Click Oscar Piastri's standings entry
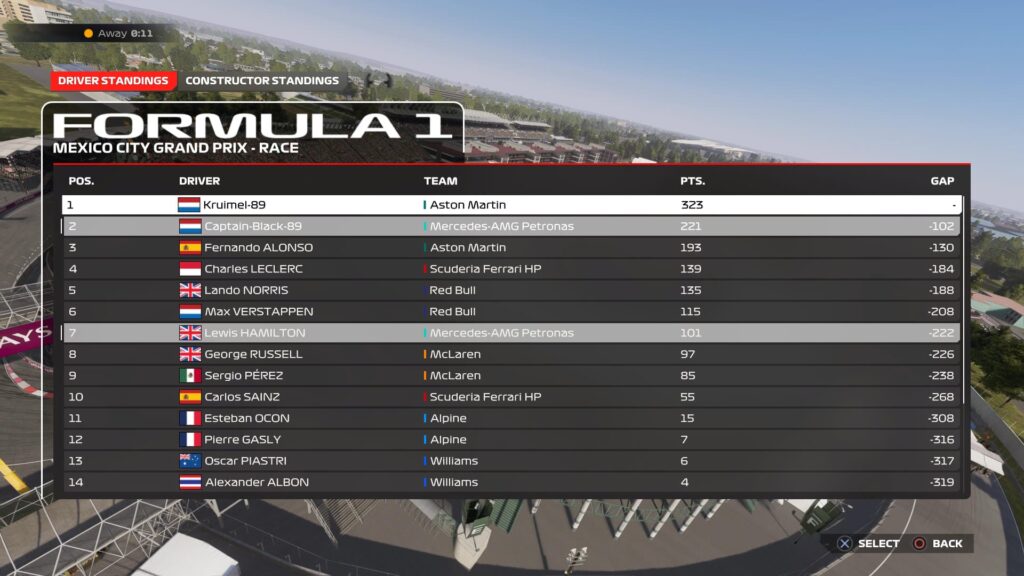The height and width of the screenshot is (576, 1024). coord(511,461)
